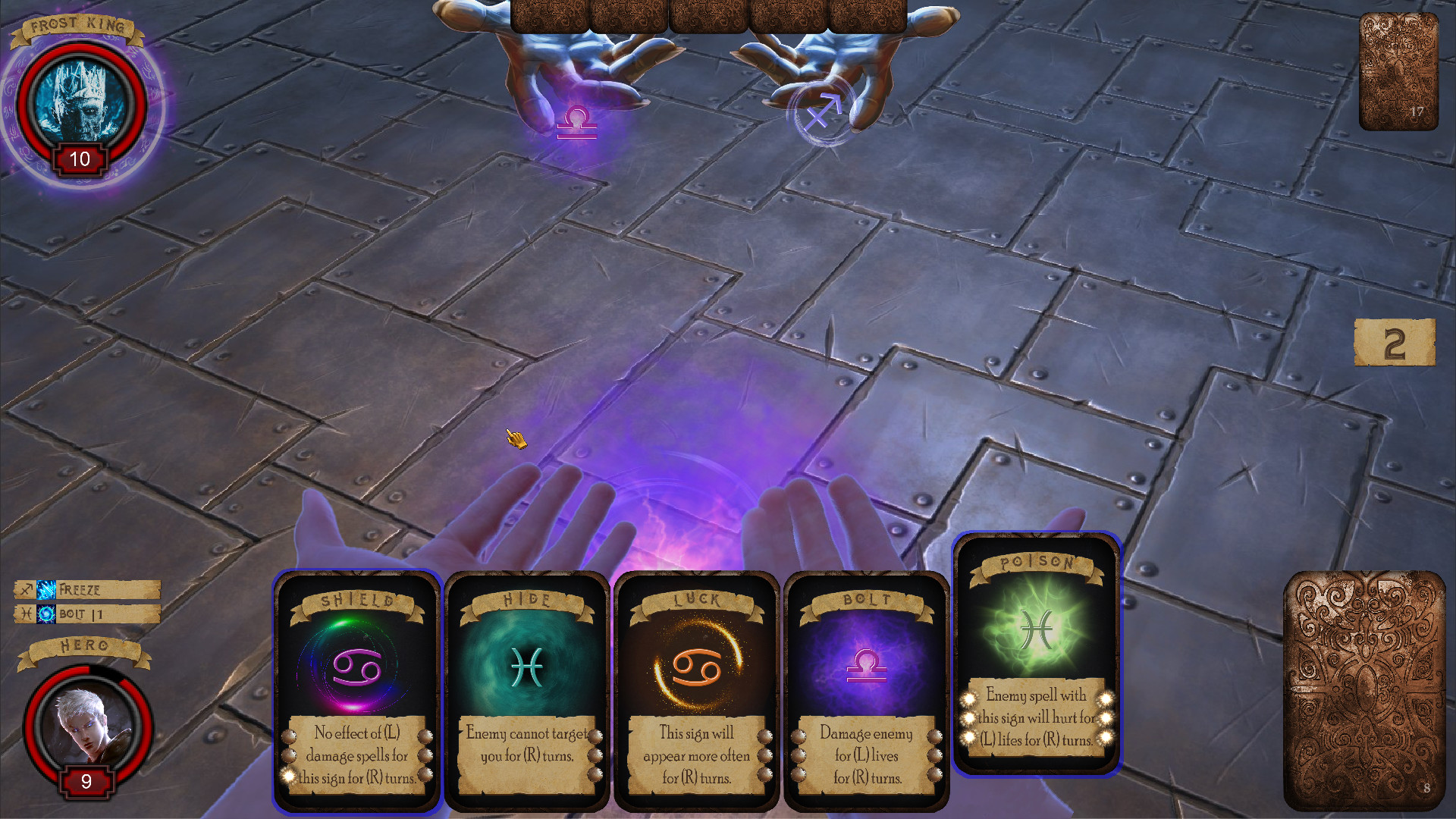Click the Frost King's red health counter
This screenshot has width=1456, height=819.
pyautogui.click(x=78, y=159)
